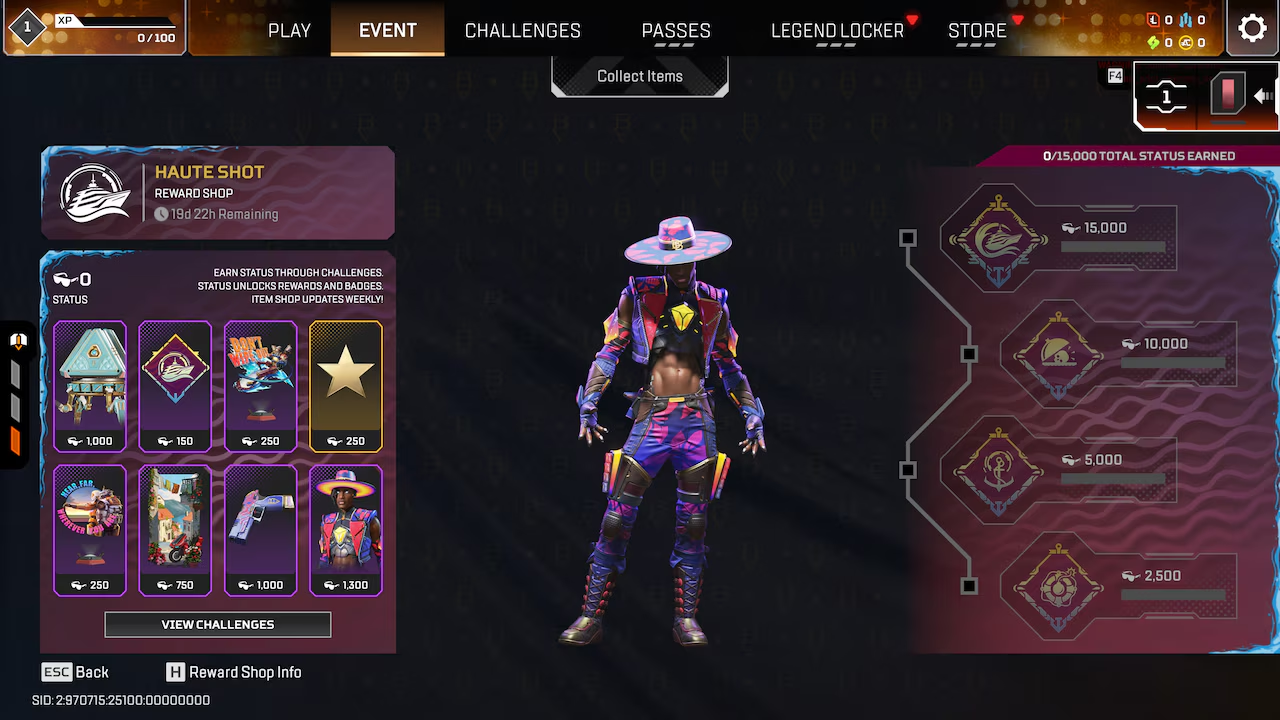
Task: Choose the 1,000 status weapon skin
Action: coord(261,530)
